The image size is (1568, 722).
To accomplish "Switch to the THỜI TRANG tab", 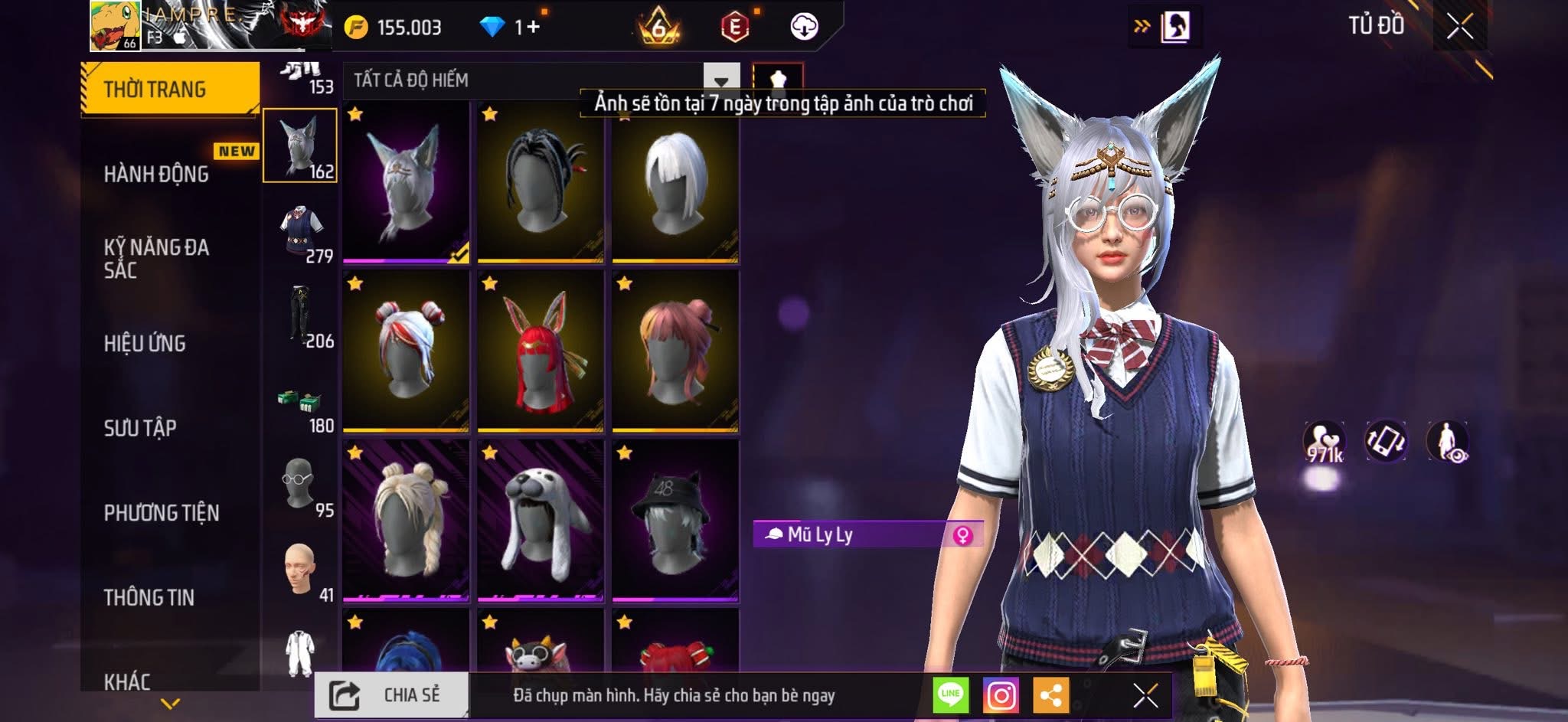I will 170,90.
